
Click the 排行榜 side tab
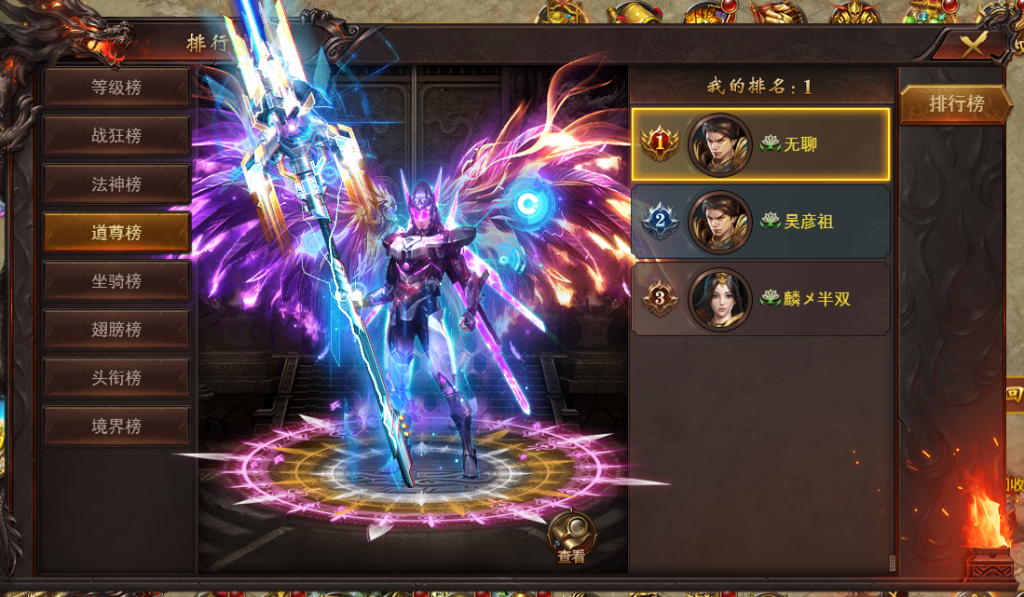(x=957, y=104)
